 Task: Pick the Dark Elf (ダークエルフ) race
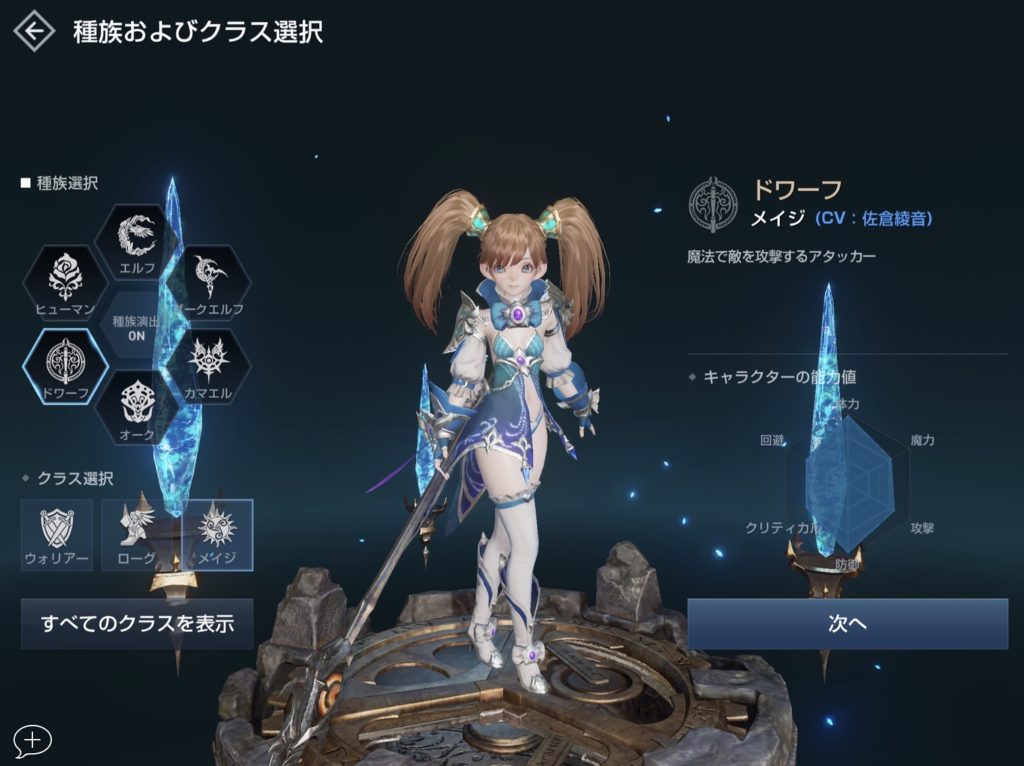(207, 281)
